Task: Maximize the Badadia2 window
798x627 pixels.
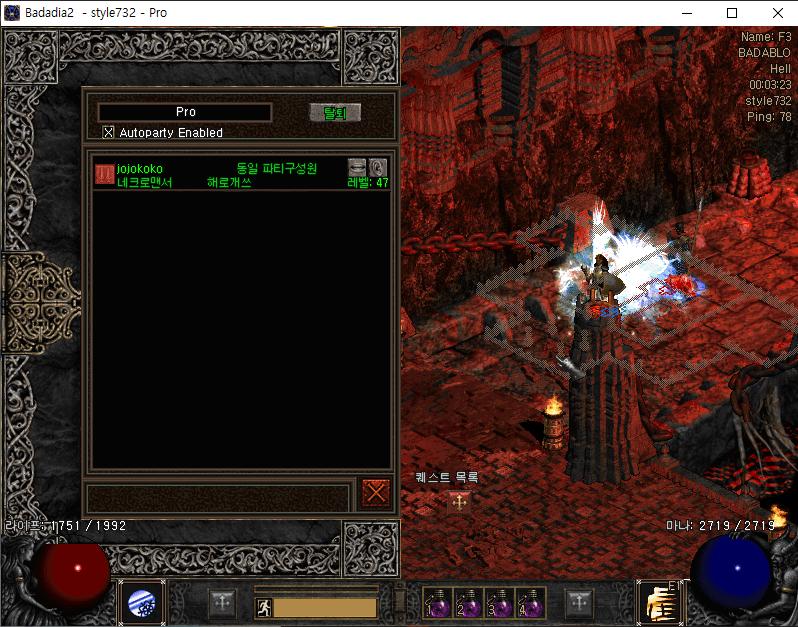Action: click(x=732, y=13)
